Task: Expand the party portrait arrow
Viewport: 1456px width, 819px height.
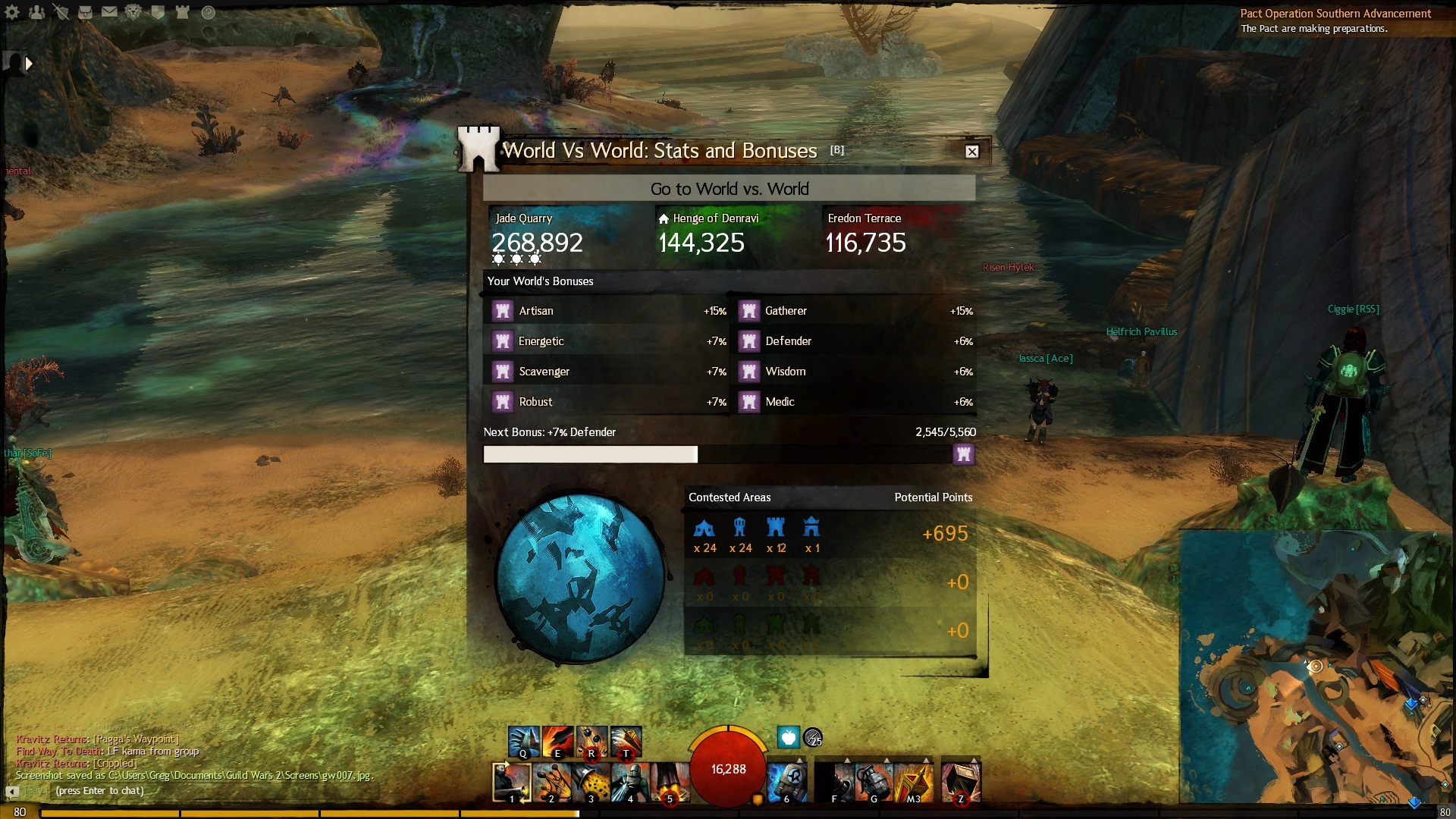Action: (29, 64)
